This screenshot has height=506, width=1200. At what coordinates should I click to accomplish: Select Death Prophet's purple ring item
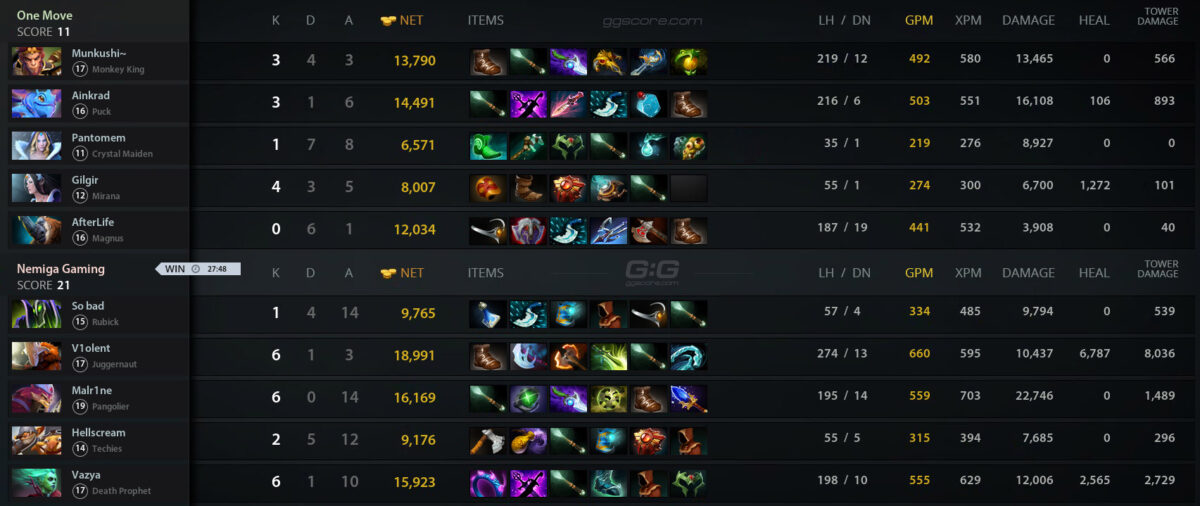coord(488,483)
